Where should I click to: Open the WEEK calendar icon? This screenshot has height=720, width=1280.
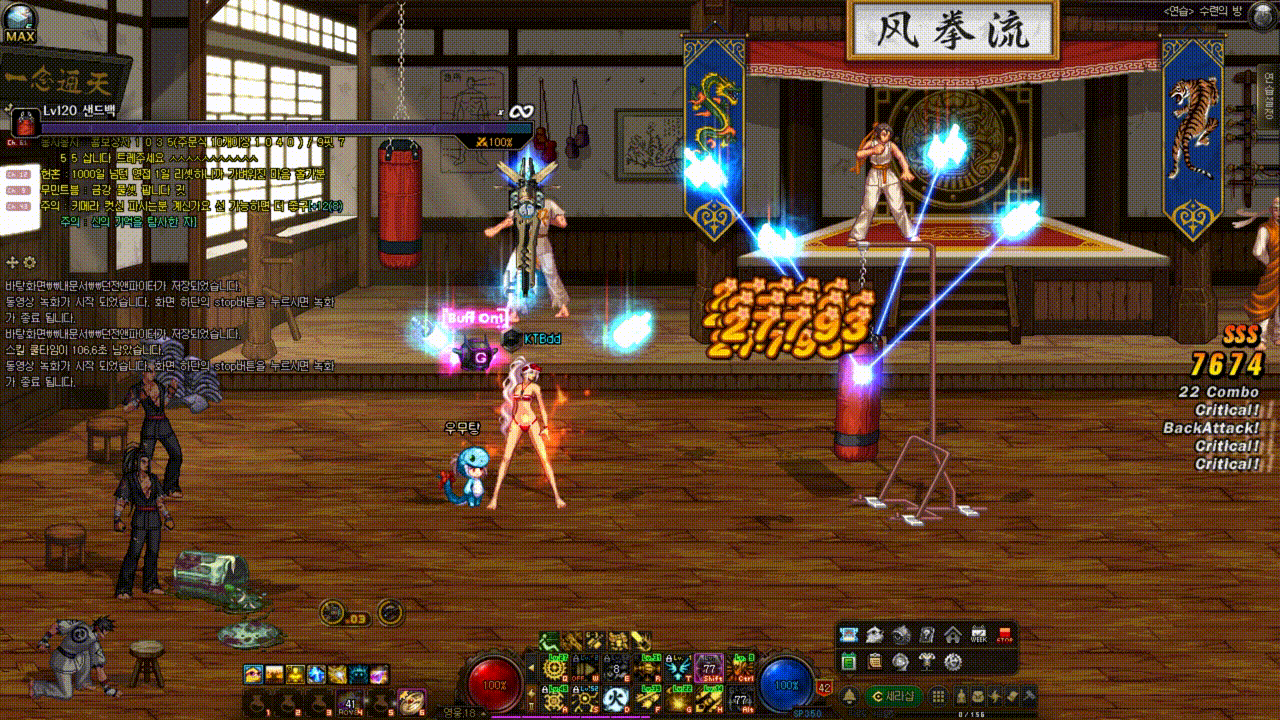979,635
